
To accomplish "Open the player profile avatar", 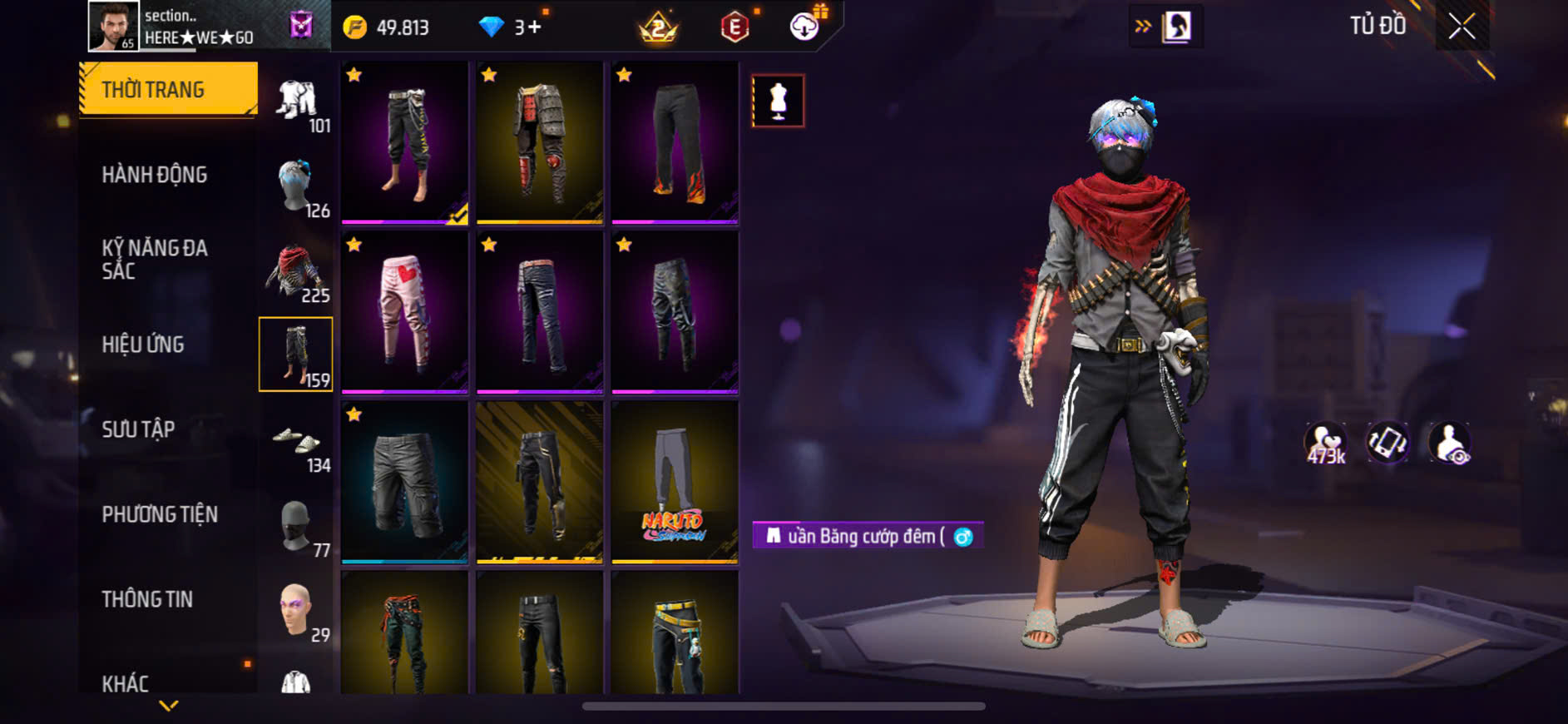I will [x=114, y=27].
